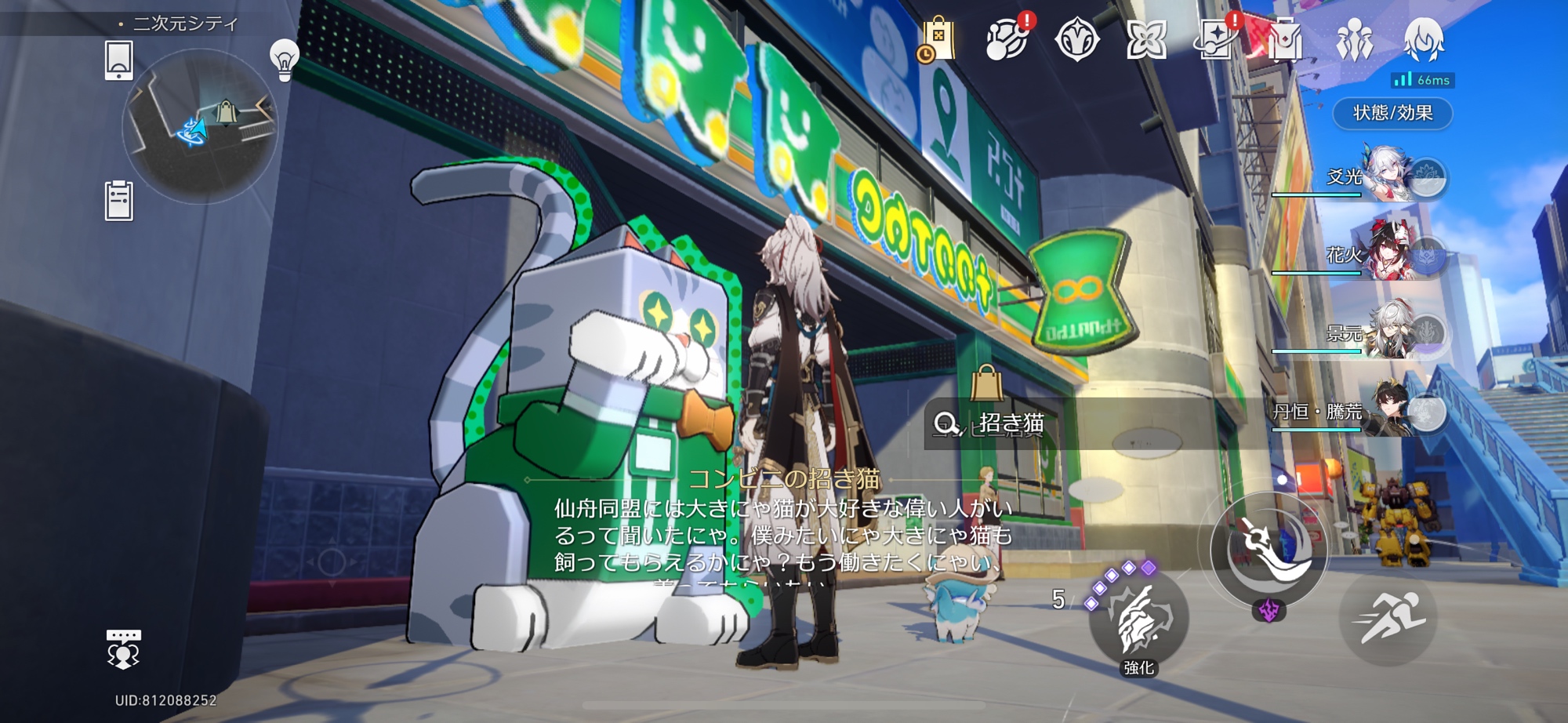Screen dimensions: 1568x723
Task: Click the lightbulb hint icon
Action: click(x=284, y=59)
